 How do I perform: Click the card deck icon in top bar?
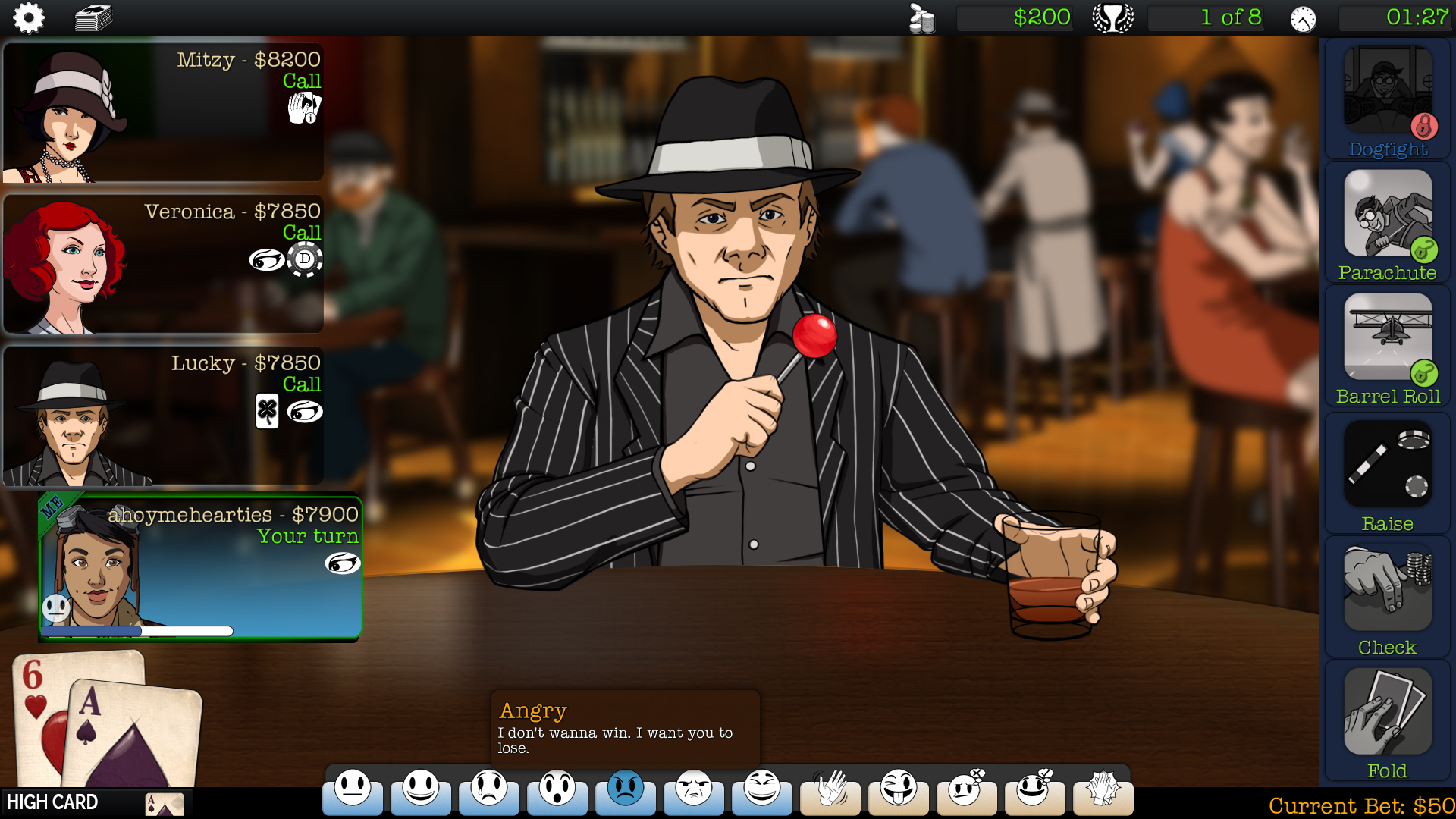click(x=93, y=17)
